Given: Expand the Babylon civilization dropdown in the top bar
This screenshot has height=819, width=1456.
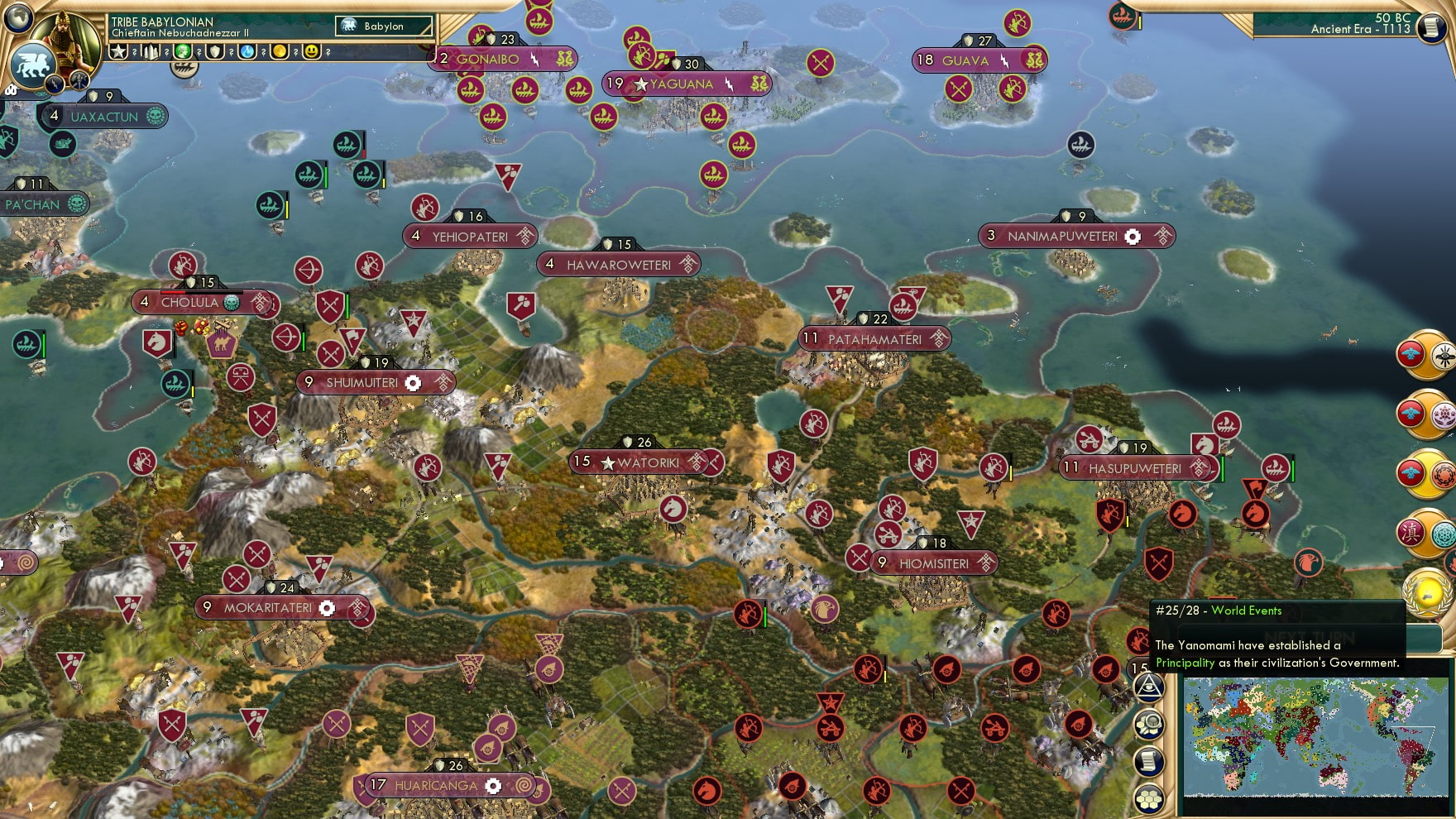Looking at the screenshot, I should coord(382,26).
